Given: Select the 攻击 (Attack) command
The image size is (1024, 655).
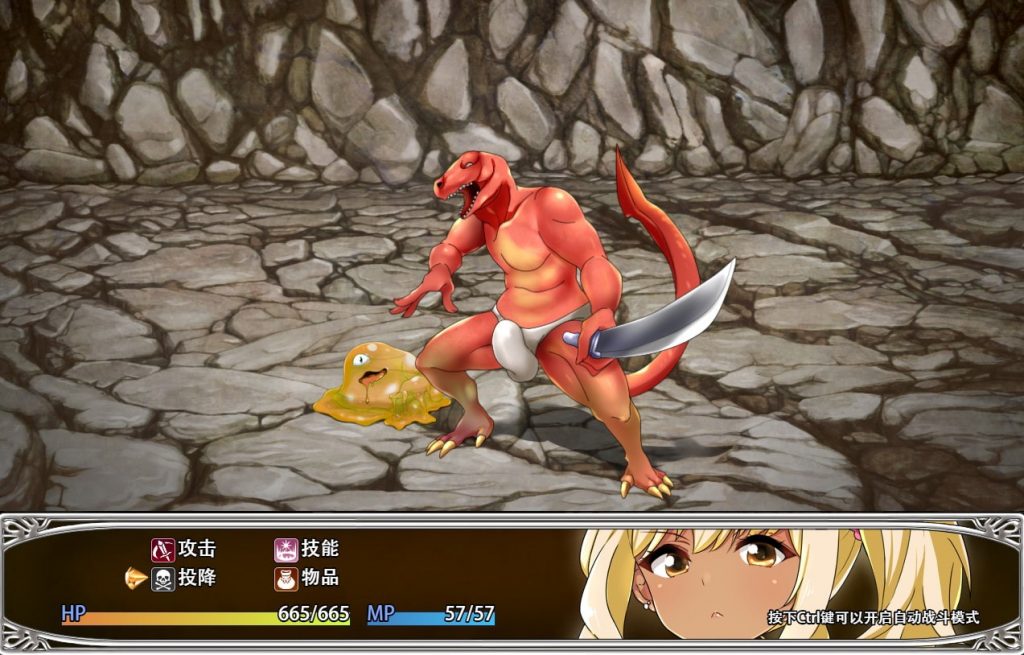Looking at the screenshot, I should [185, 549].
